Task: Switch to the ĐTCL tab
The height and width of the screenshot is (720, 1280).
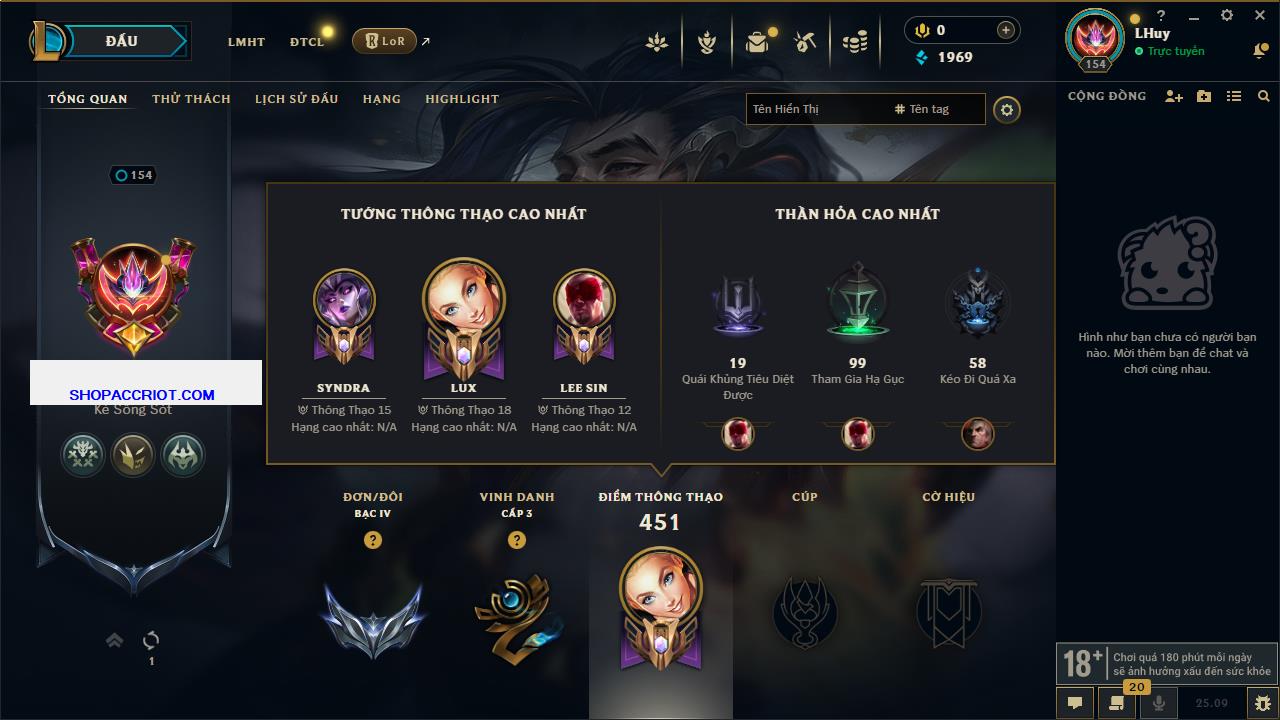Action: point(307,42)
